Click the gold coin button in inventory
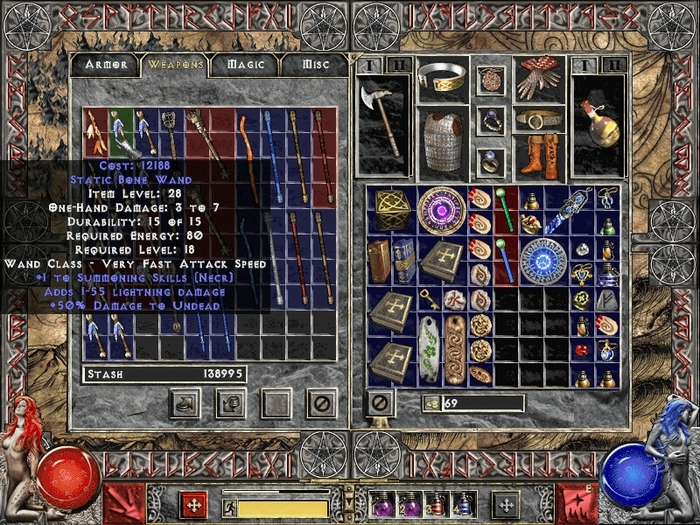Viewport: 700px width, 525px height. pos(431,403)
